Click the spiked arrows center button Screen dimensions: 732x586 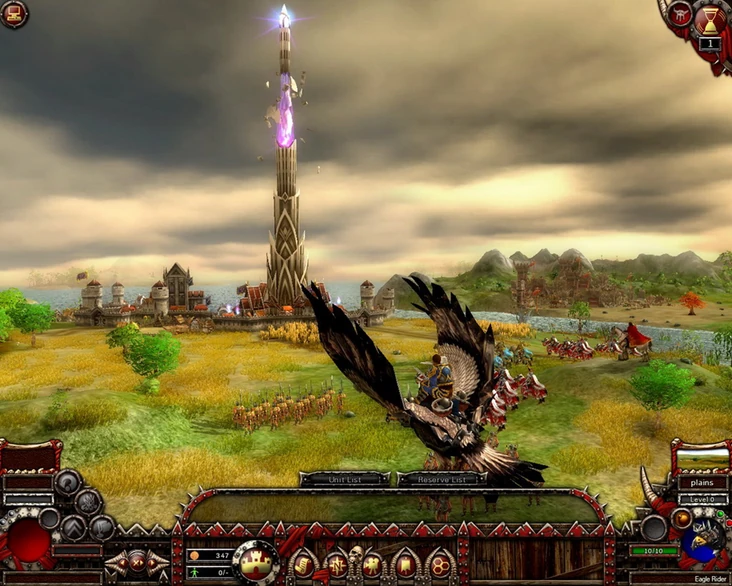pyautogui.click(x=137, y=563)
